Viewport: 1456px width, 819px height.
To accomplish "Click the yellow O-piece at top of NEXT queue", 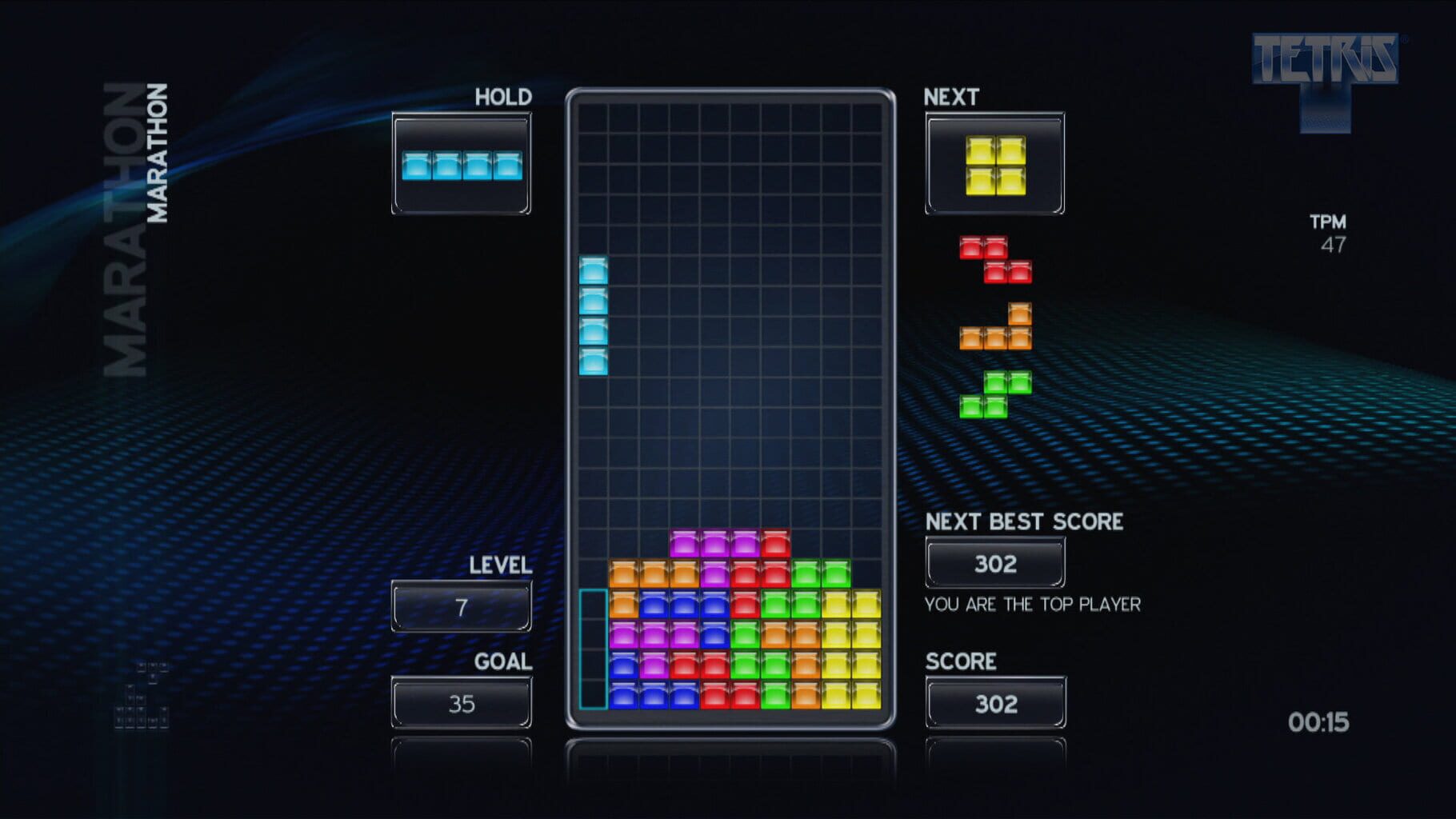I will (x=994, y=165).
